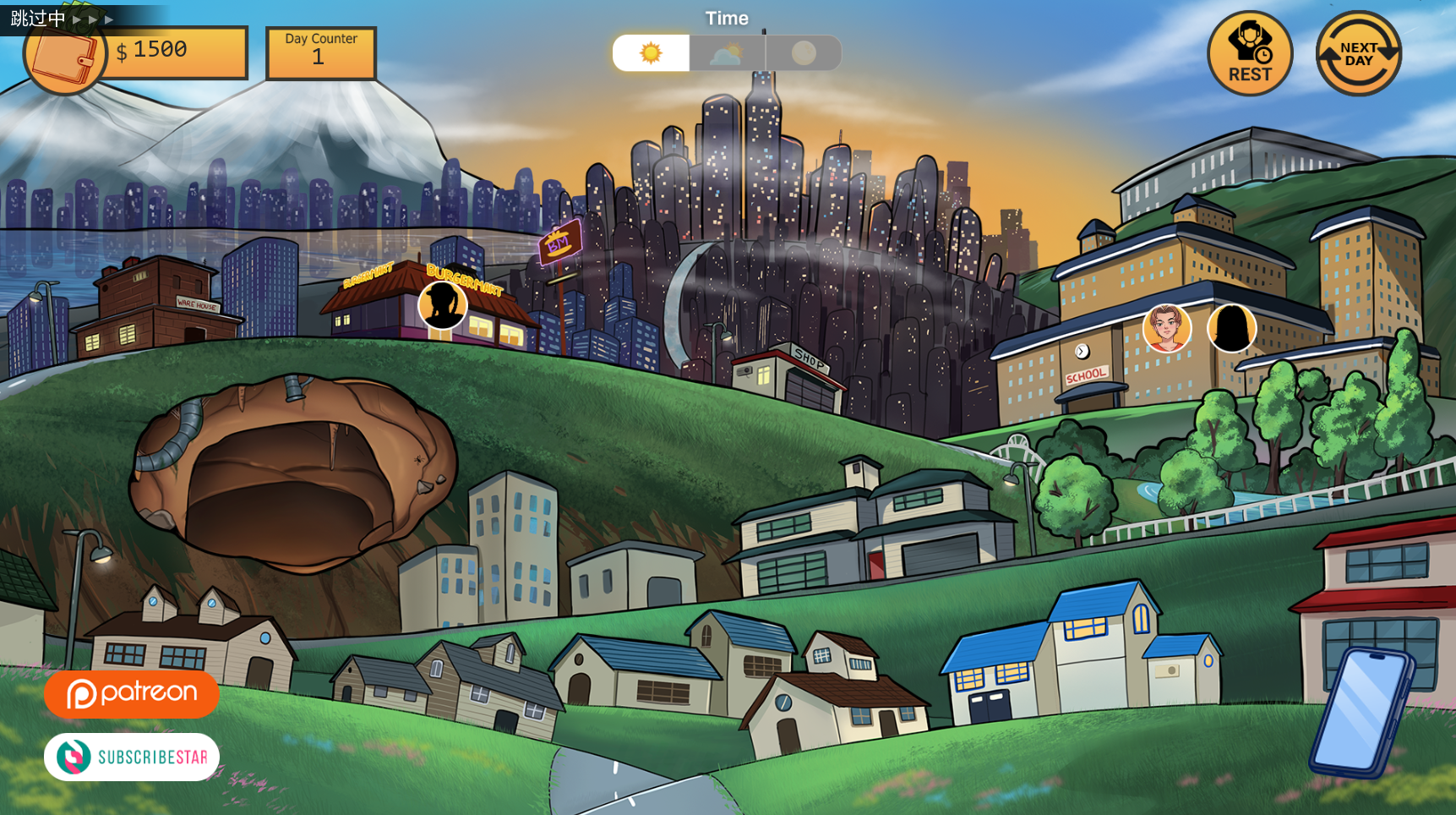
Task: Visit the Patreon link
Action: click(132, 694)
